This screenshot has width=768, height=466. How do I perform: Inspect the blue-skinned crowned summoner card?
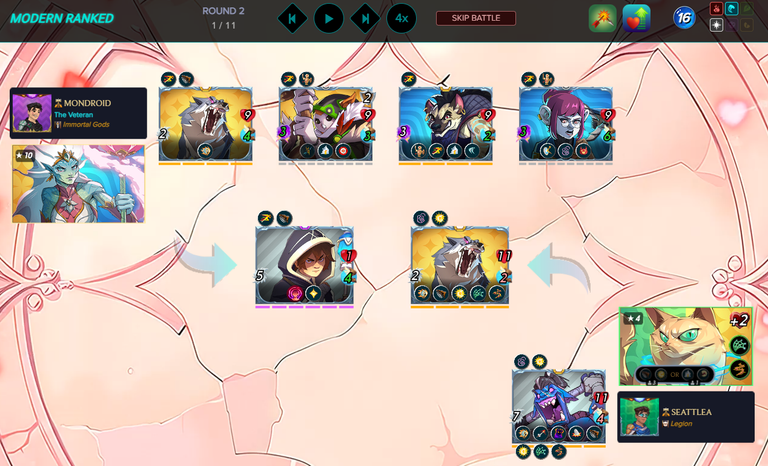(78, 184)
